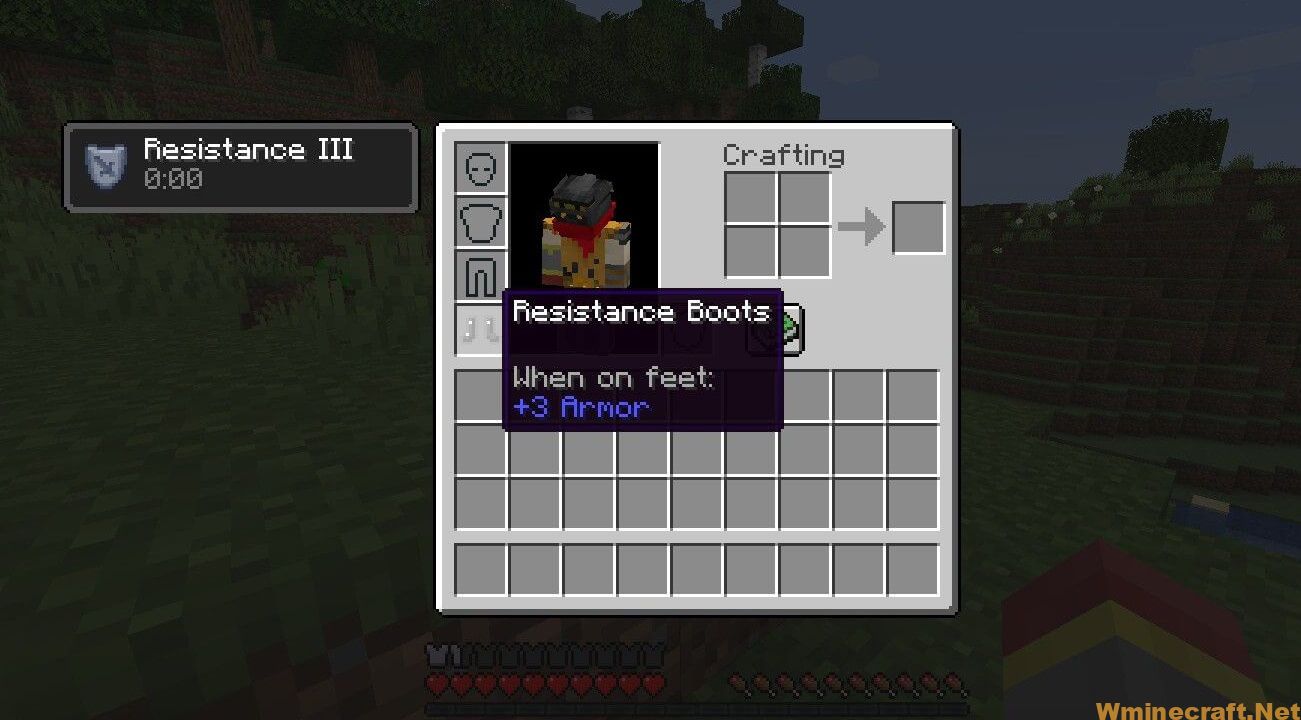Select the helmet armor slot
Image resolution: width=1301 pixels, height=720 pixels.
tap(479, 166)
